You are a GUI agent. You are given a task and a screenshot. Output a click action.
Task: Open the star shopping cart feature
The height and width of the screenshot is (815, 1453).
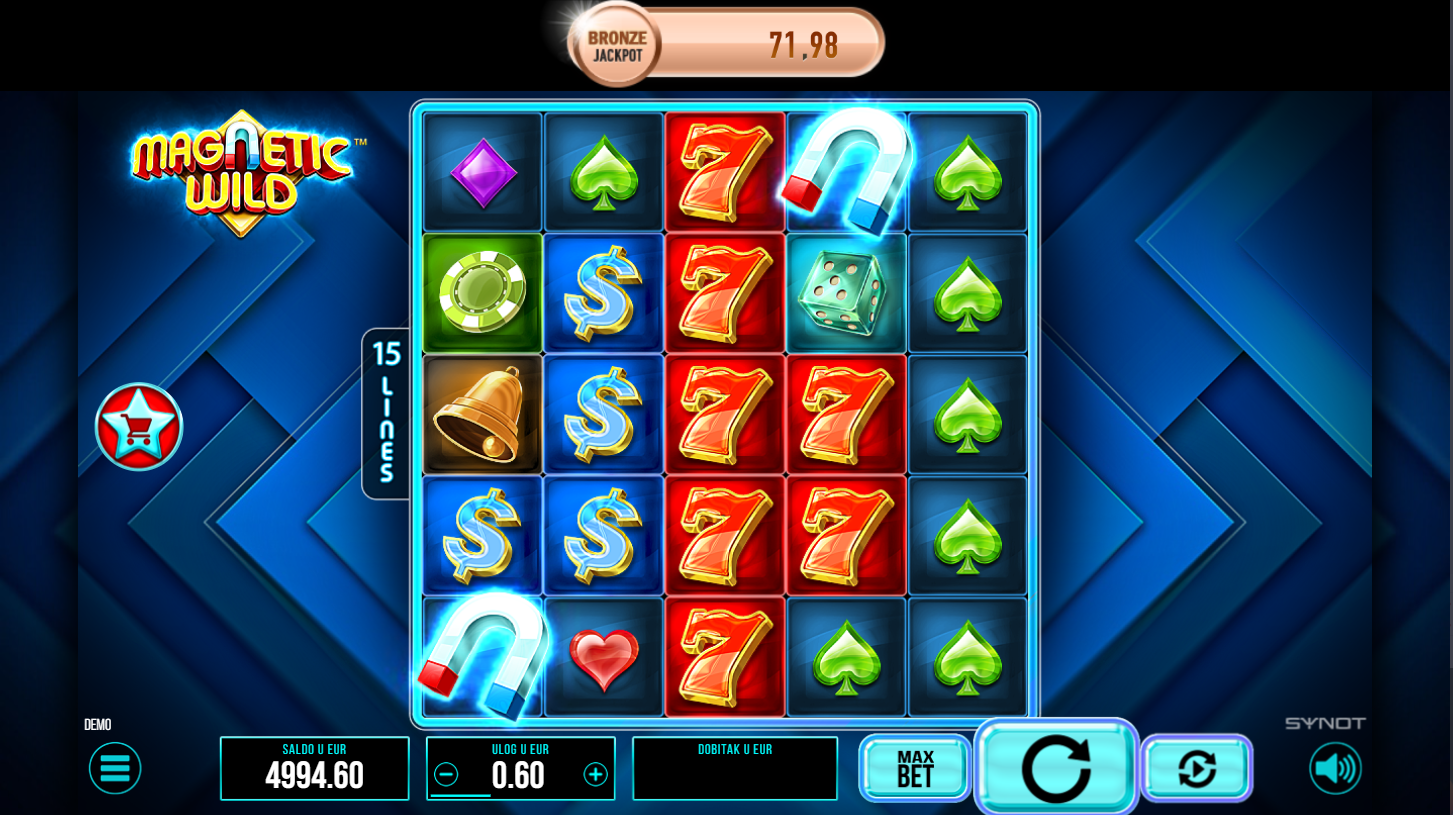click(x=139, y=427)
